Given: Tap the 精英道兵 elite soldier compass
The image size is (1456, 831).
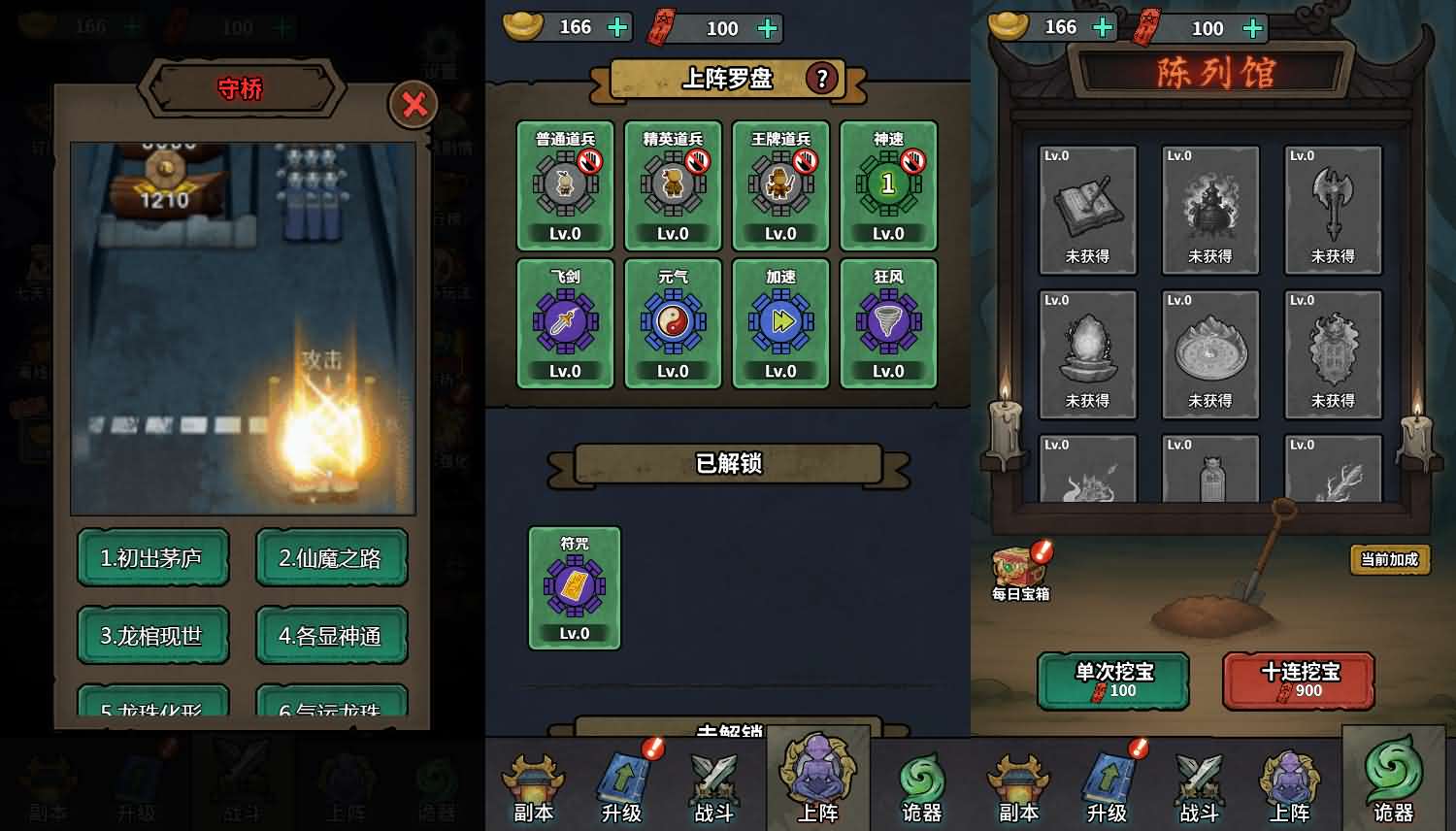Looking at the screenshot, I should [673, 183].
